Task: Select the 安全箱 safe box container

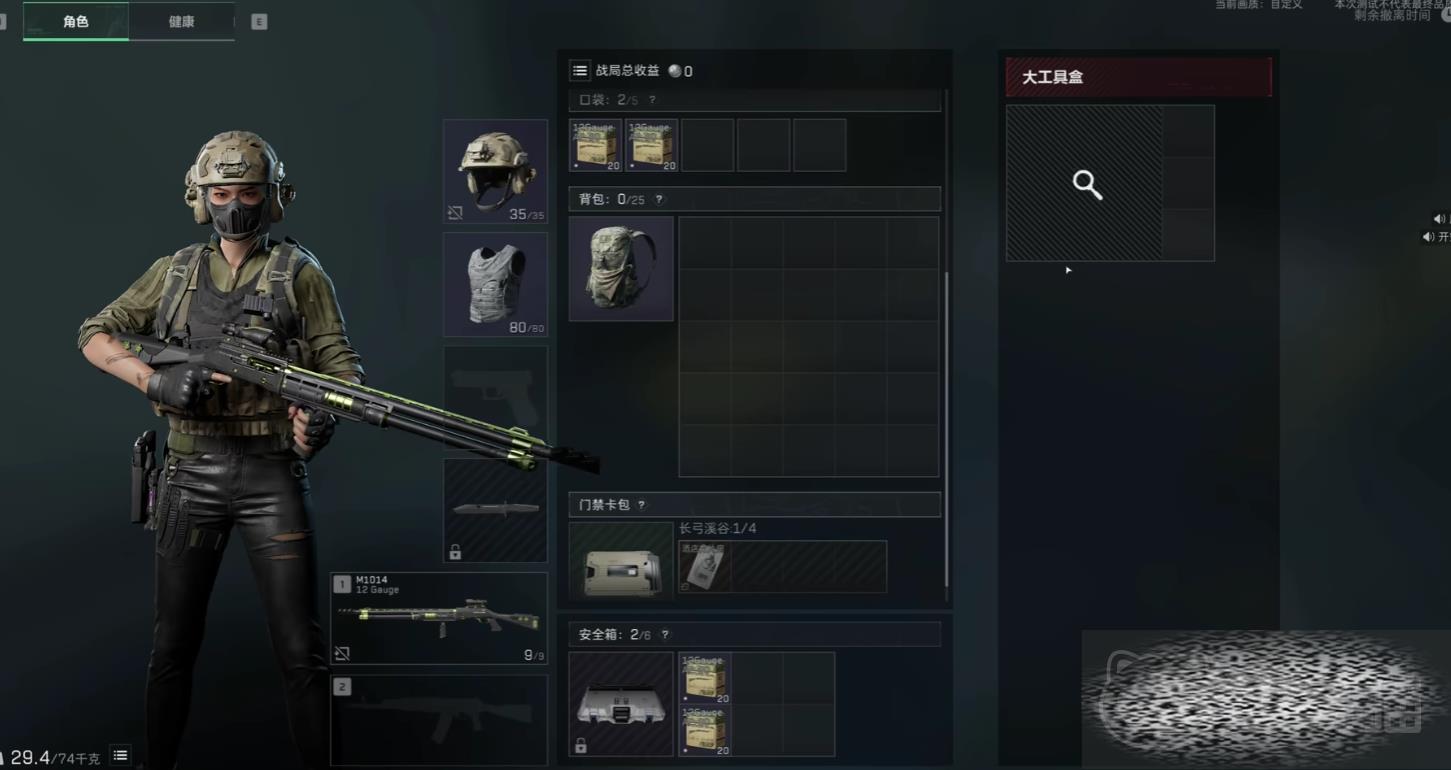Action: [x=621, y=704]
